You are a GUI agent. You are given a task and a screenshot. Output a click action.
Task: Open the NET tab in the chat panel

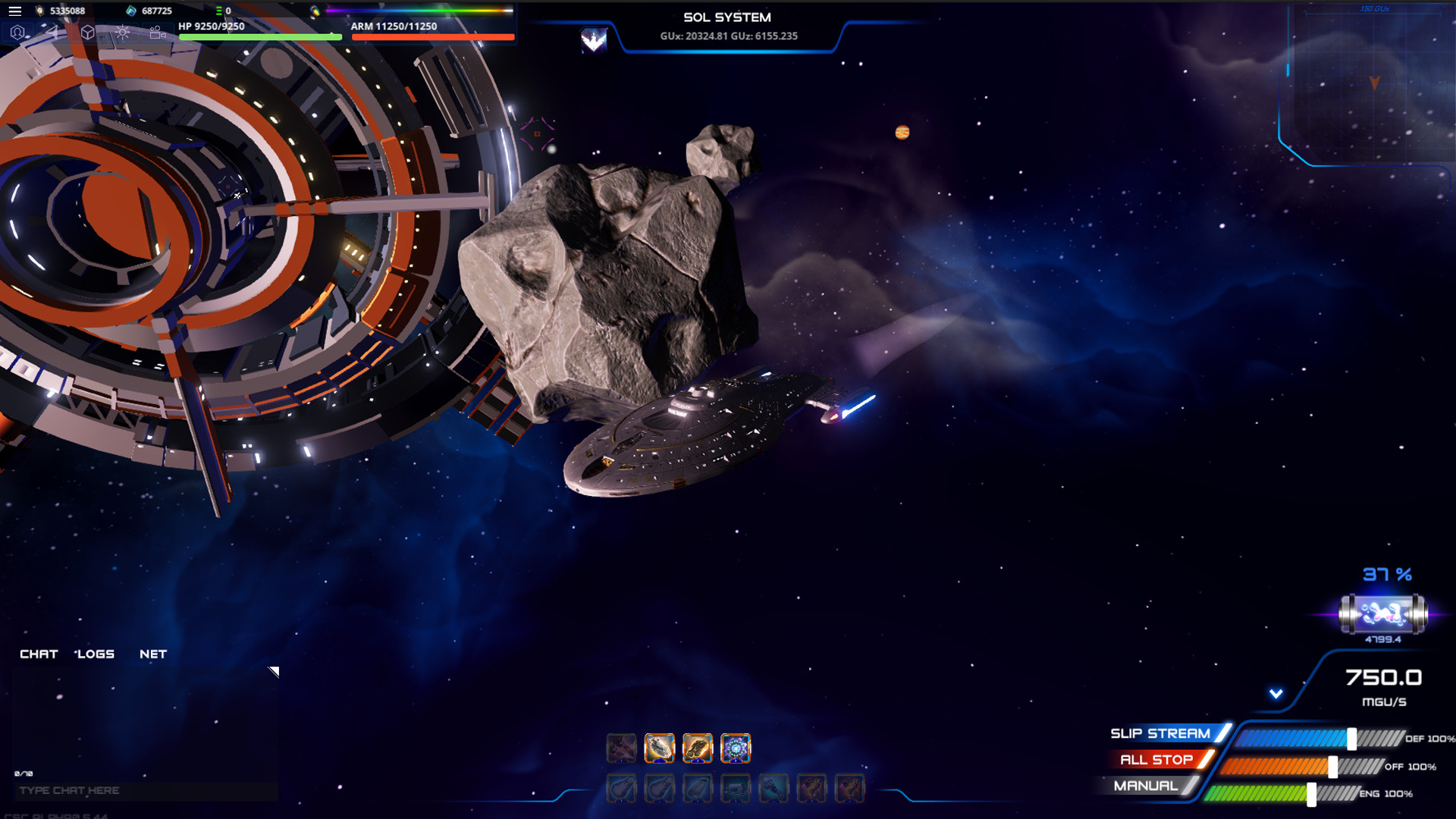point(152,654)
